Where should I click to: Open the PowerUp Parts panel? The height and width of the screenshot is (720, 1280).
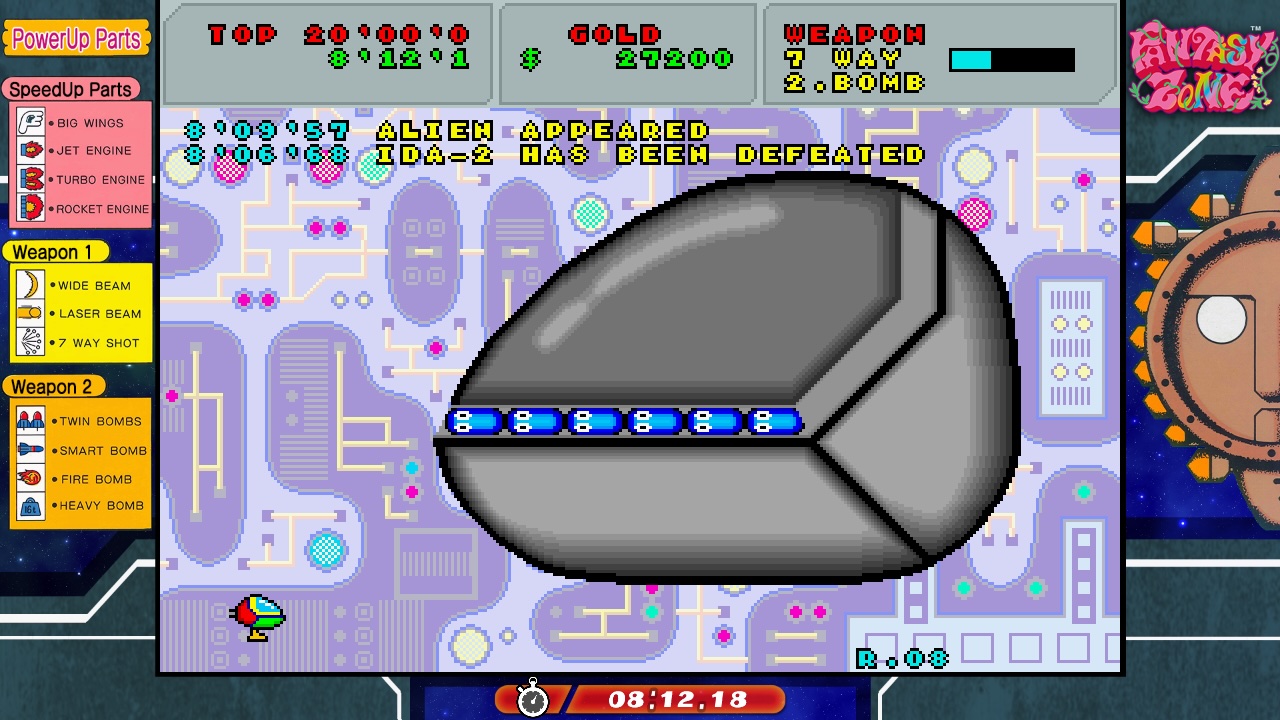tap(77, 39)
